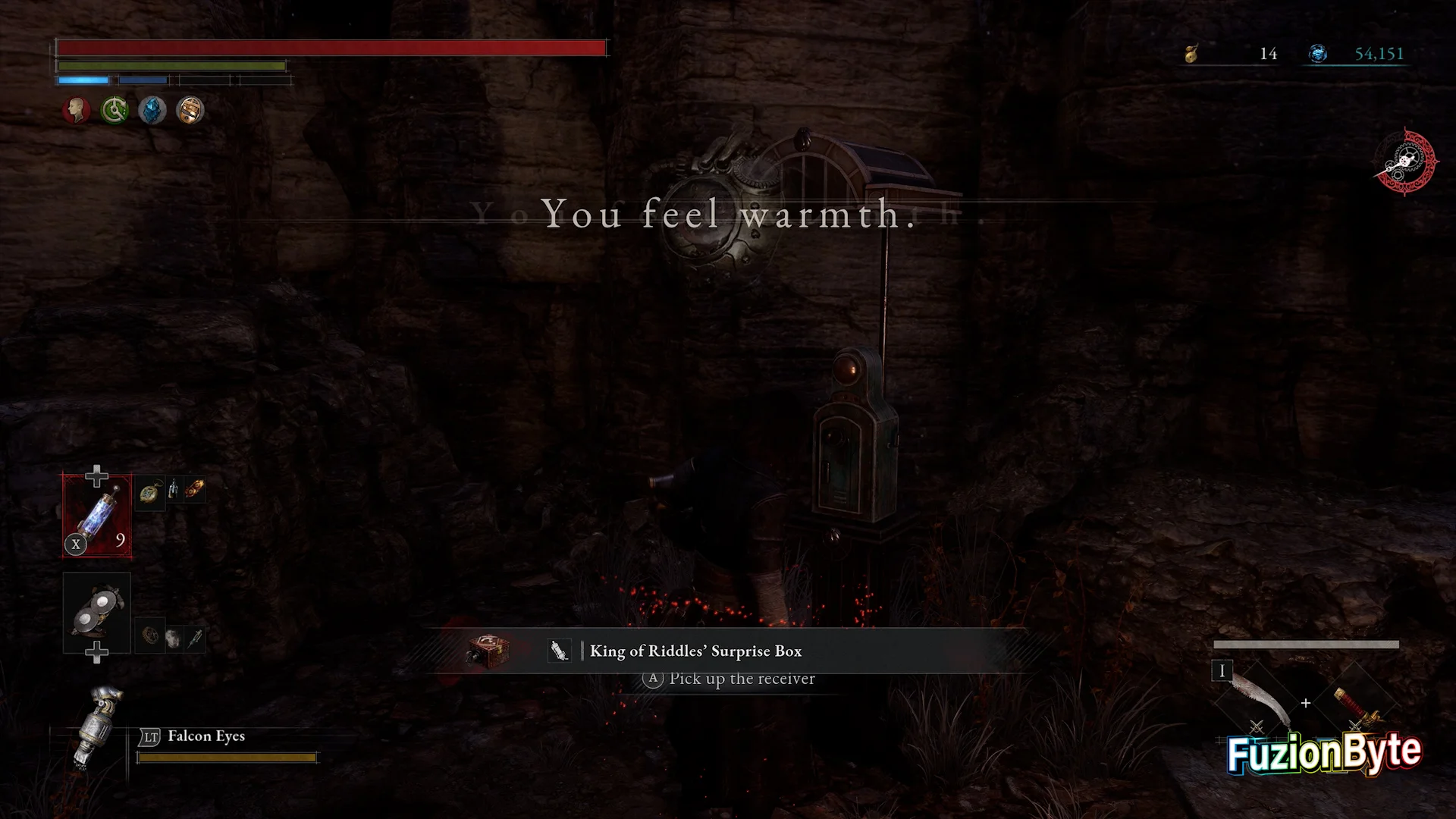Select the orange gear-shaped belt item
Screen dimensions: 1456x819
pyautogui.click(x=195, y=489)
